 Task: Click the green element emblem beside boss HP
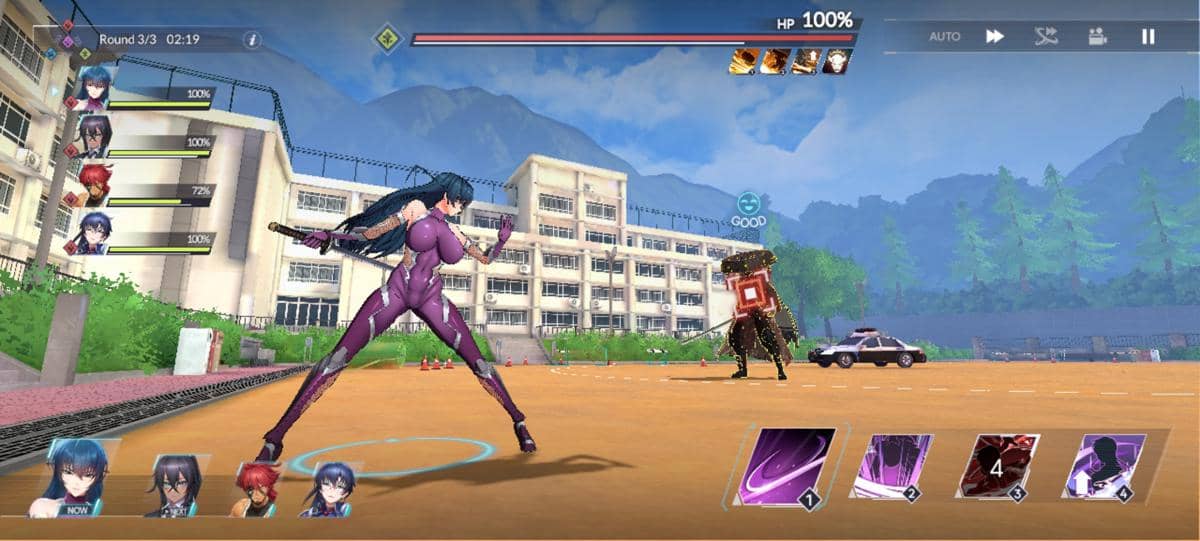387,39
